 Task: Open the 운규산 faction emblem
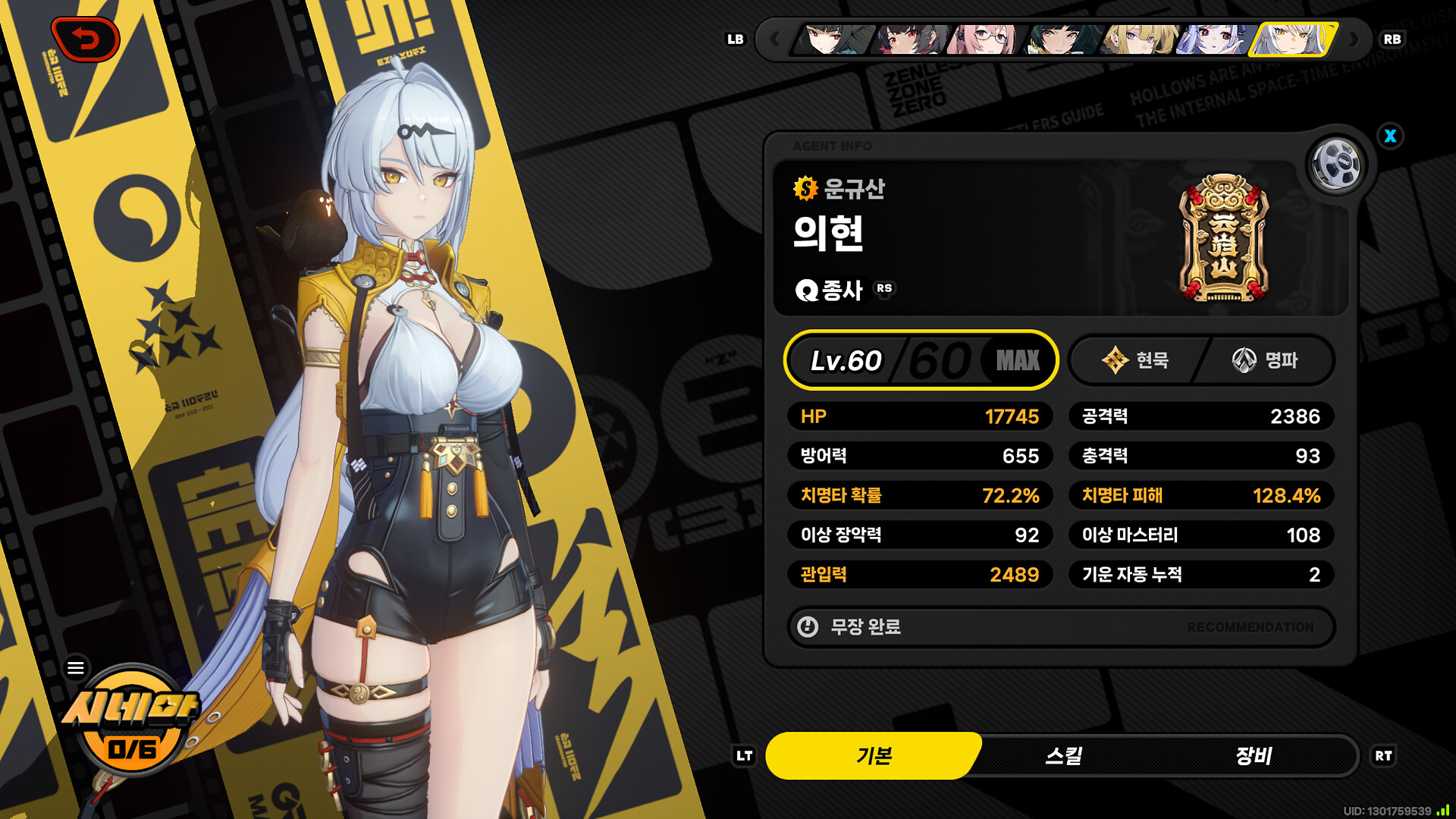tap(1223, 238)
